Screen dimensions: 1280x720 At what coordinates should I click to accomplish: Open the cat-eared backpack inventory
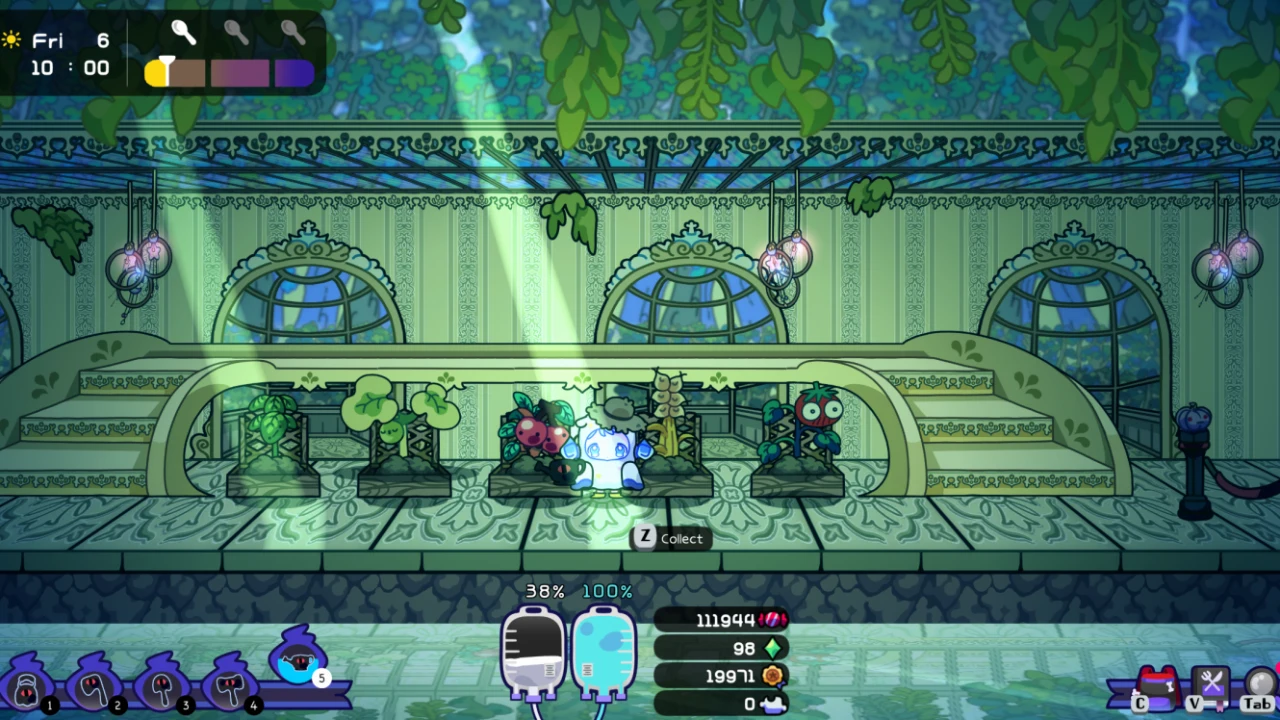[1158, 685]
